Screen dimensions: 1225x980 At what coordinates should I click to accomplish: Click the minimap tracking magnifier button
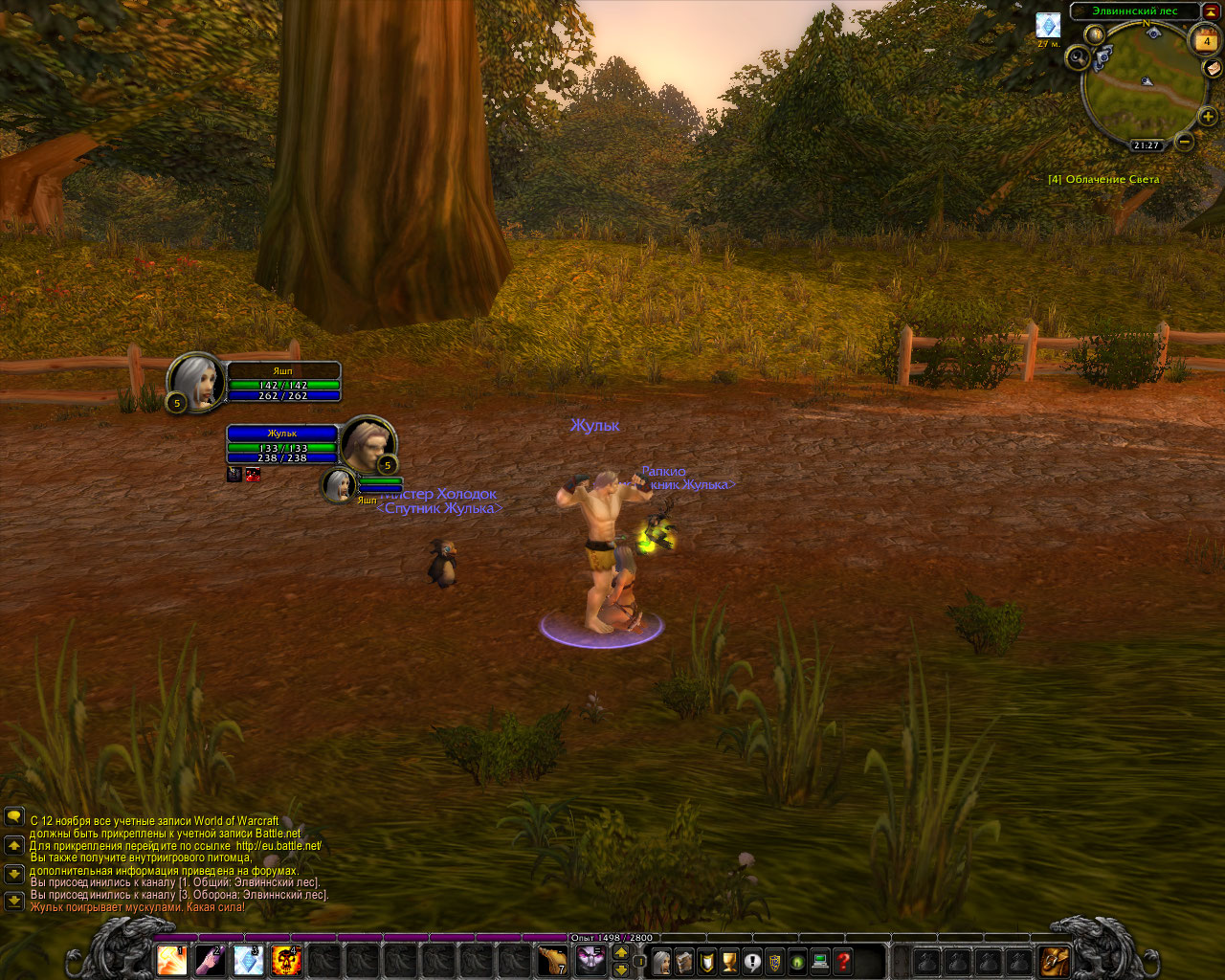click(x=1079, y=58)
